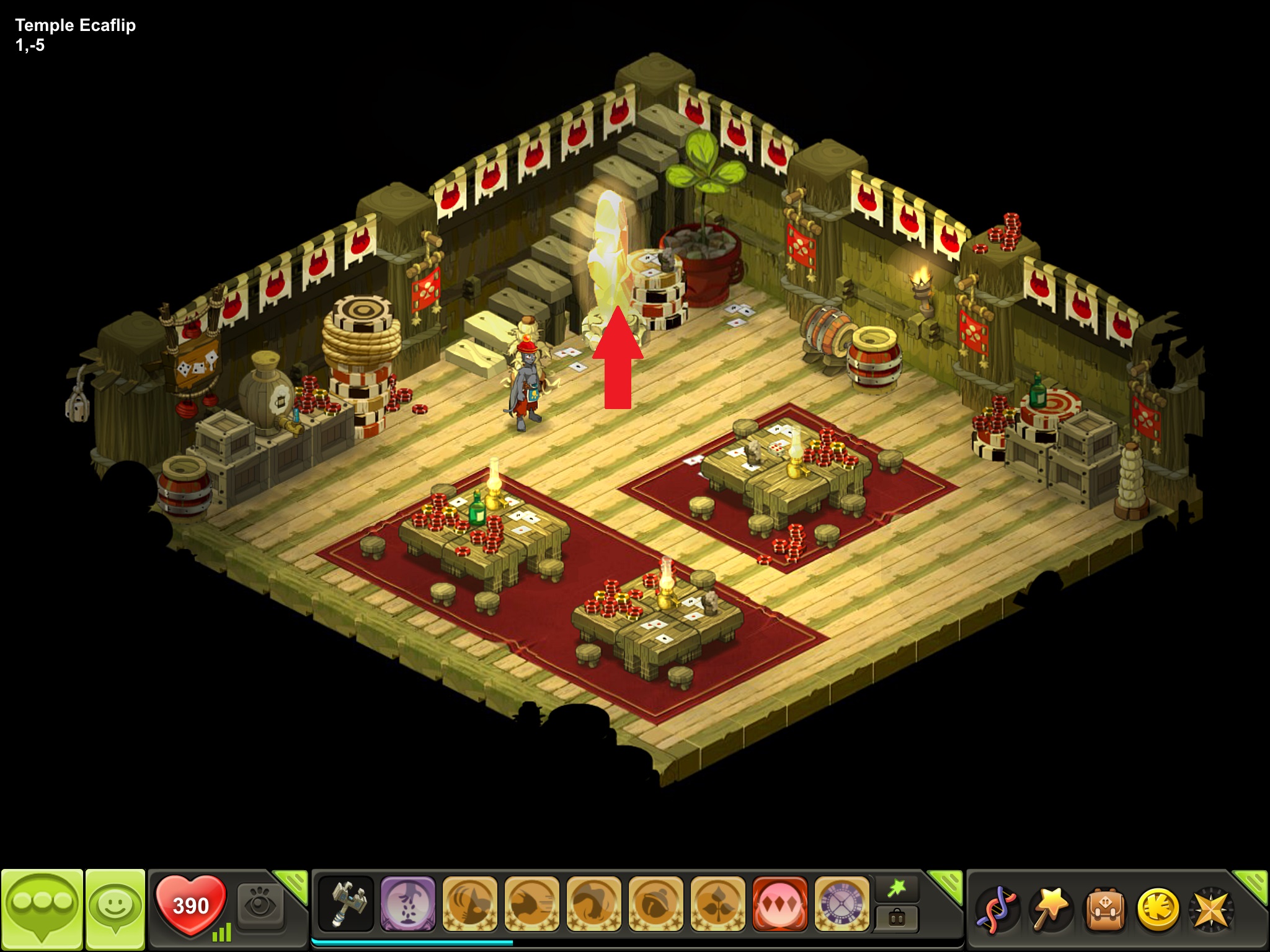The height and width of the screenshot is (952, 1270).
Task: Activate the red three-diamonds spell
Action: coord(779,904)
